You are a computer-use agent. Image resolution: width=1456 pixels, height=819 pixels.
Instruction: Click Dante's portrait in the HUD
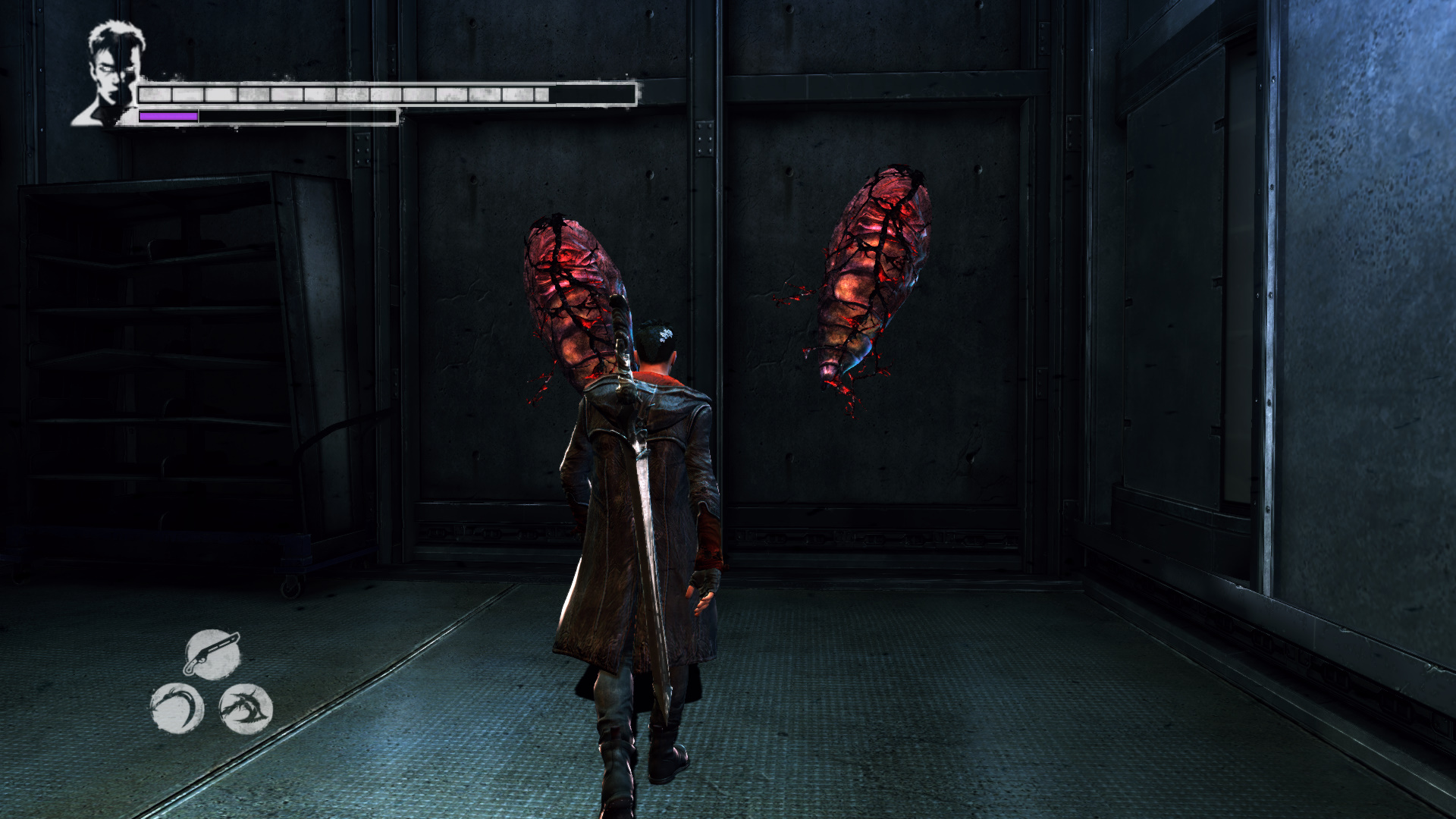(111, 74)
